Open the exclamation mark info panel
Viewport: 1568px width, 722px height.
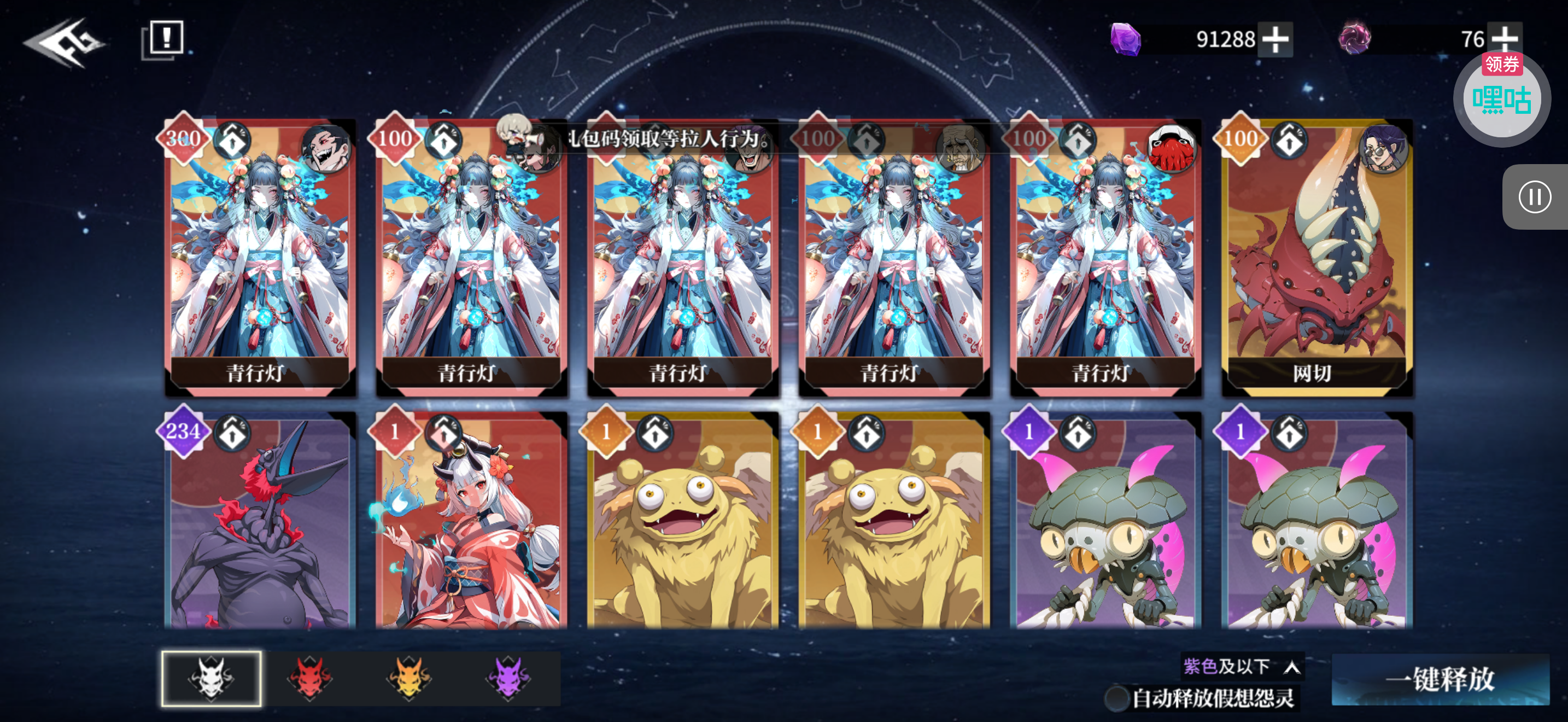163,39
